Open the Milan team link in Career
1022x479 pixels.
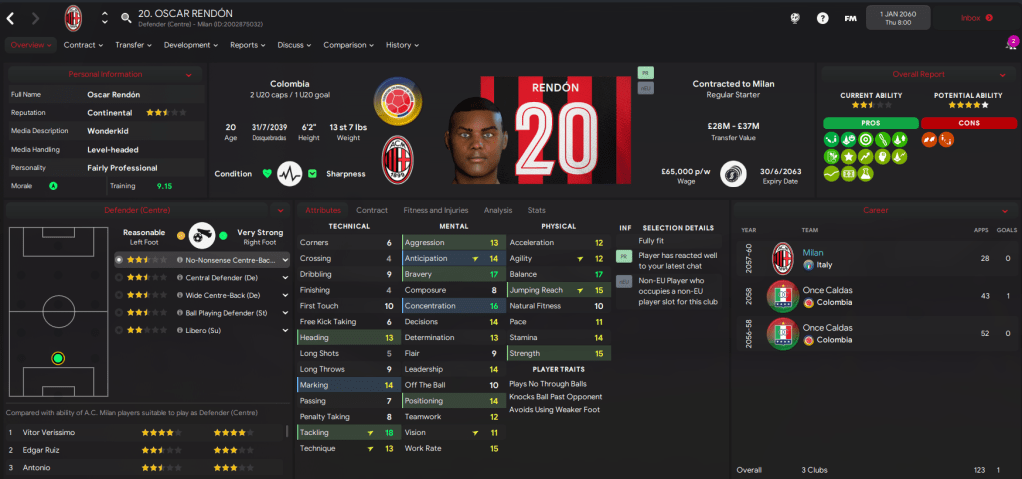pos(813,253)
